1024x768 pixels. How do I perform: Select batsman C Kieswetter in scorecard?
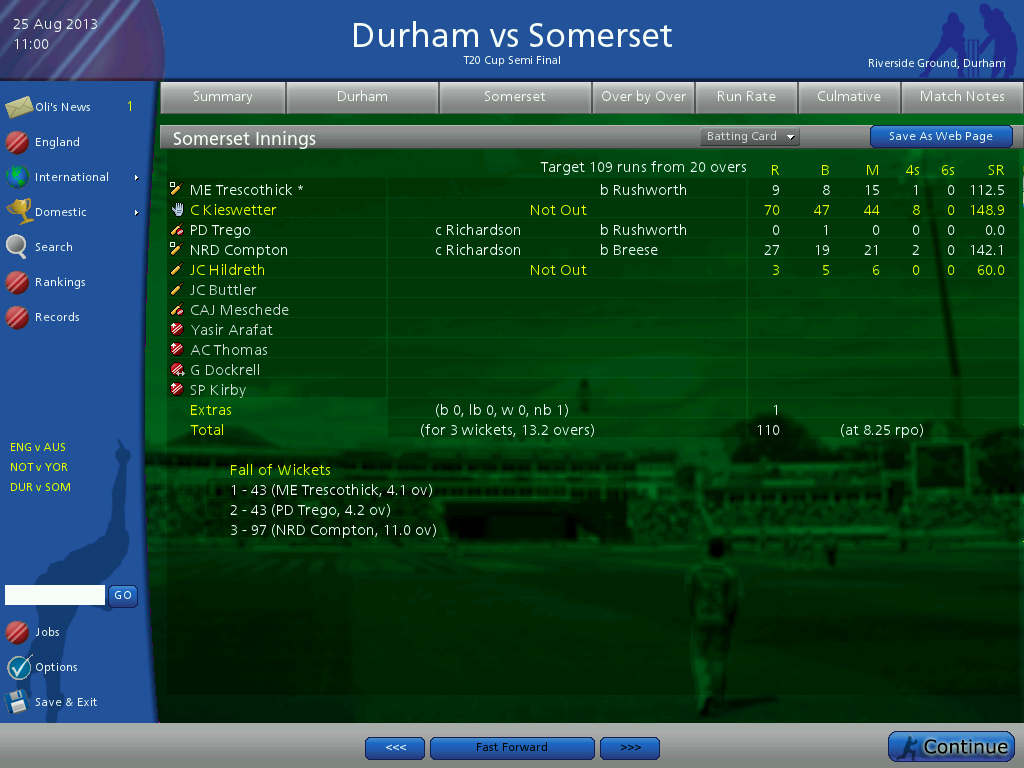pyautogui.click(x=233, y=210)
